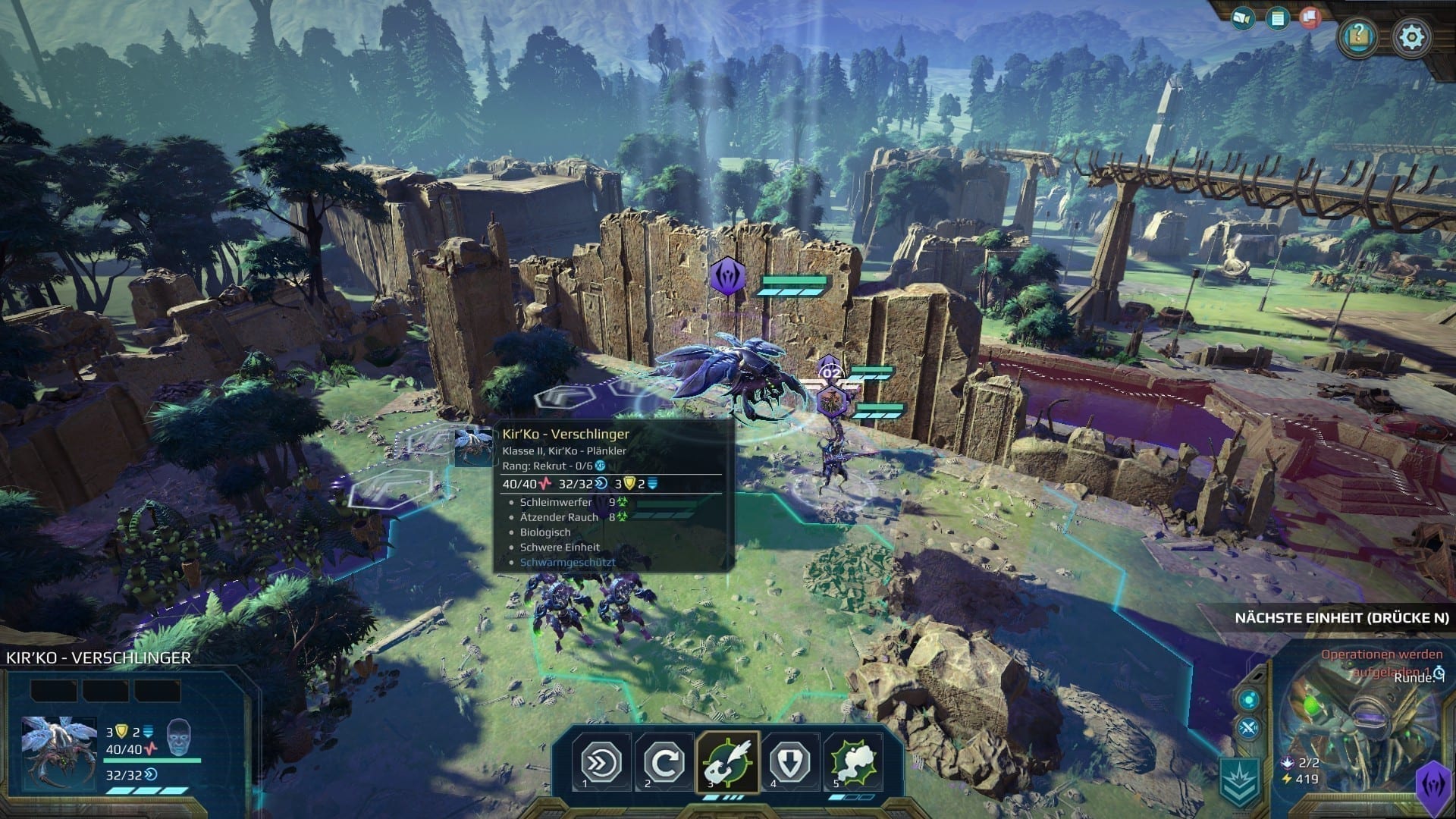This screenshot has width=1456, height=819.
Task: Activate the double-chevron sprint ability
Action: 601,762
